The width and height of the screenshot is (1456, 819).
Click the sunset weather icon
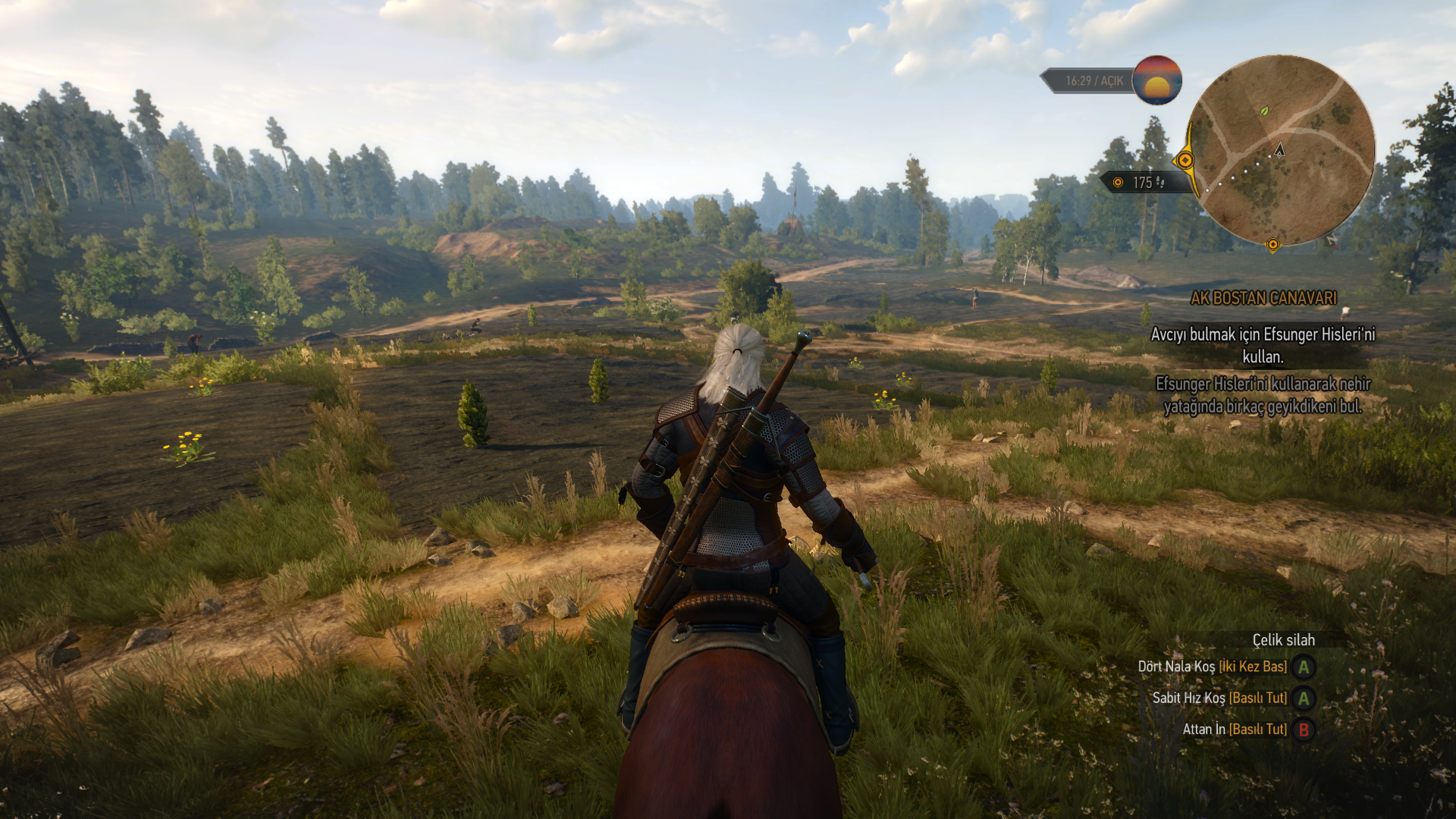[x=1156, y=80]
